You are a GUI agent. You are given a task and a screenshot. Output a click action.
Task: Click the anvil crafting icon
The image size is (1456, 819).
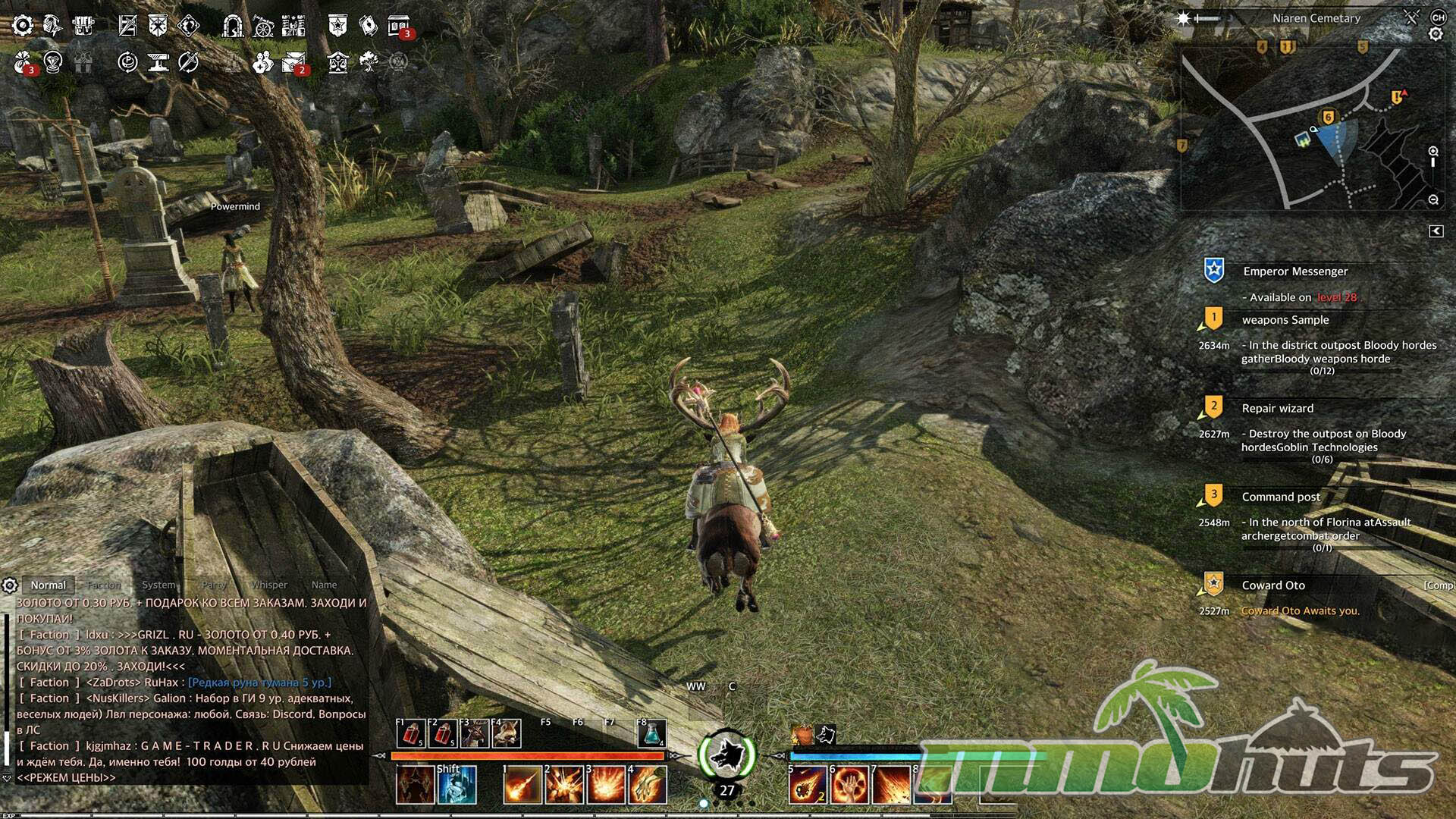tap(158, 62)
